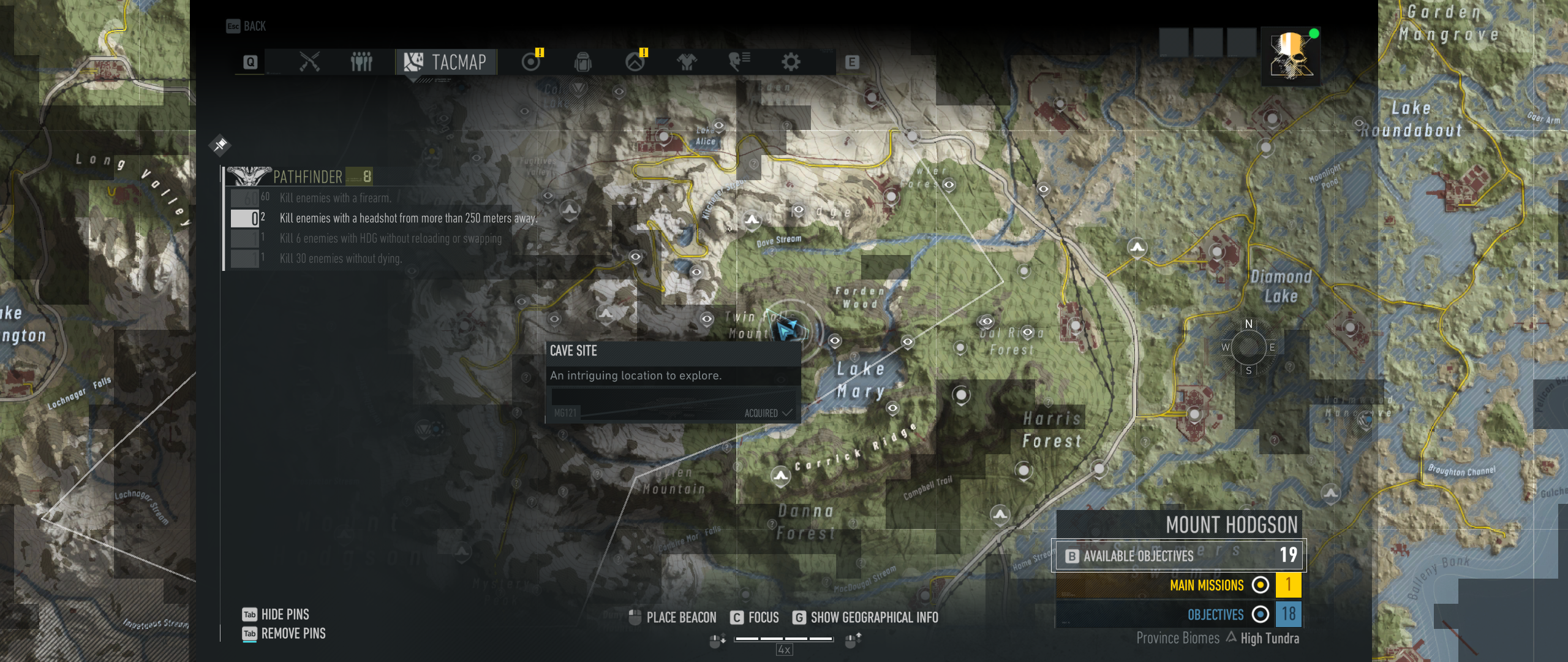Click the skull player emblem

tap(1290, 56)
